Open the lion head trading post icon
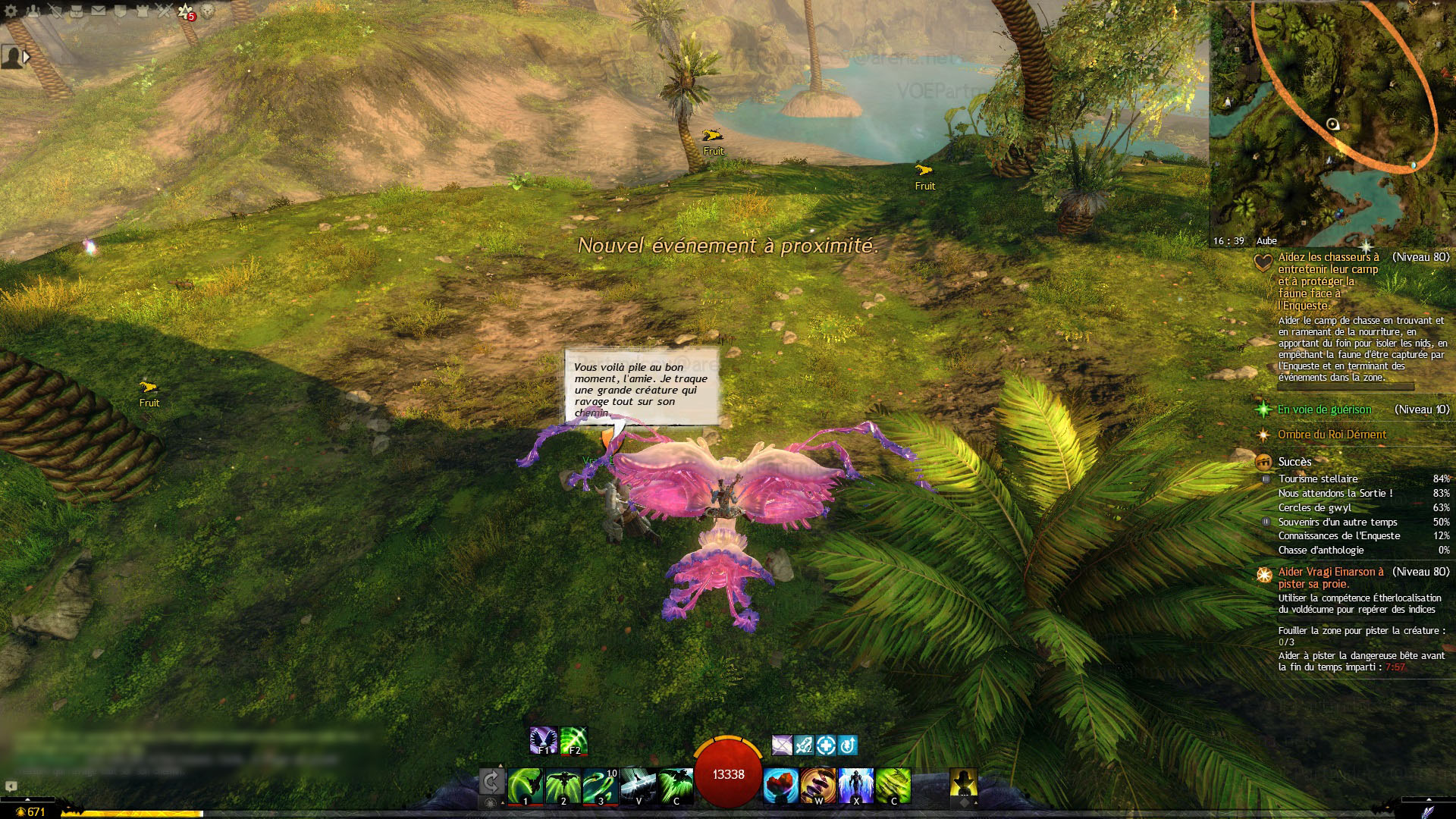 pos(208,11)
